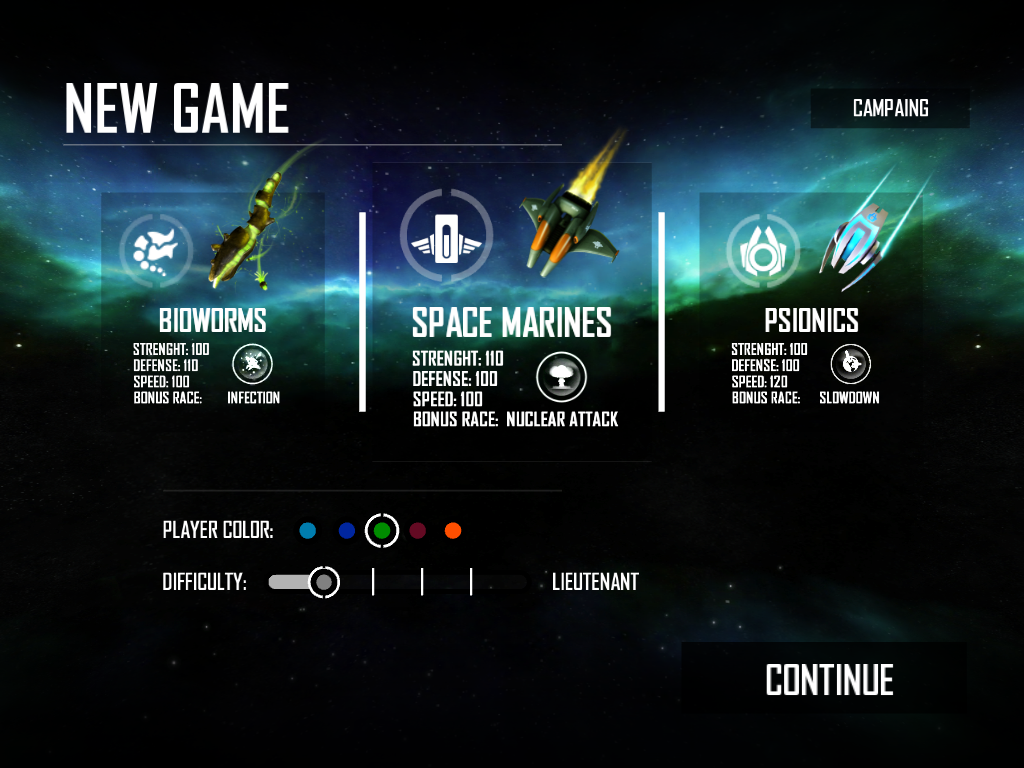
Task: Pick the orange player color
Action: coord(453,531)
